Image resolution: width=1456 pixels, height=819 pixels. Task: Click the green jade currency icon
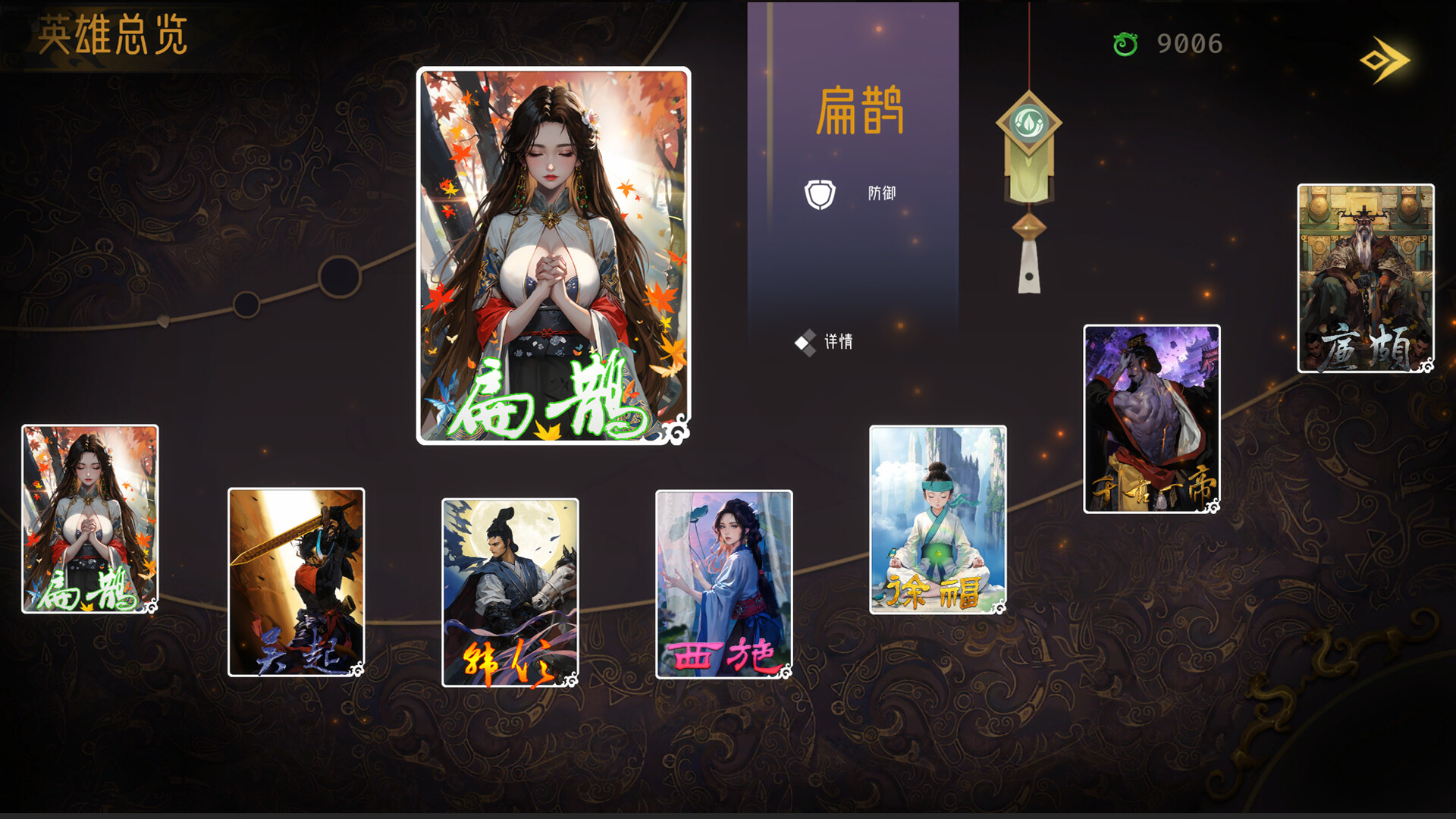(x=1127, y=44)
